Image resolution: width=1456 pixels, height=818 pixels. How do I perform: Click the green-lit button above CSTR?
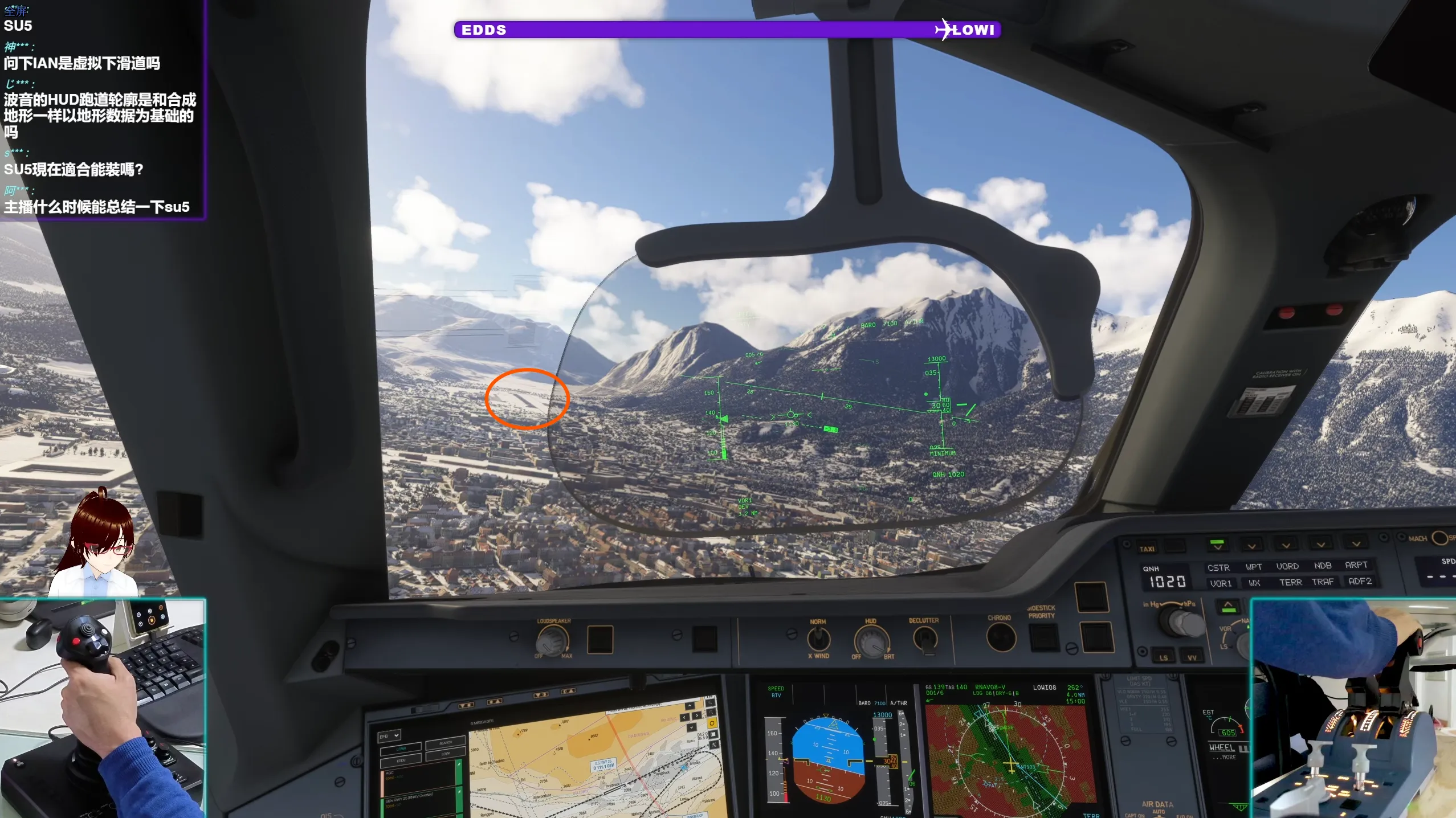click(x=1217, y=545)
